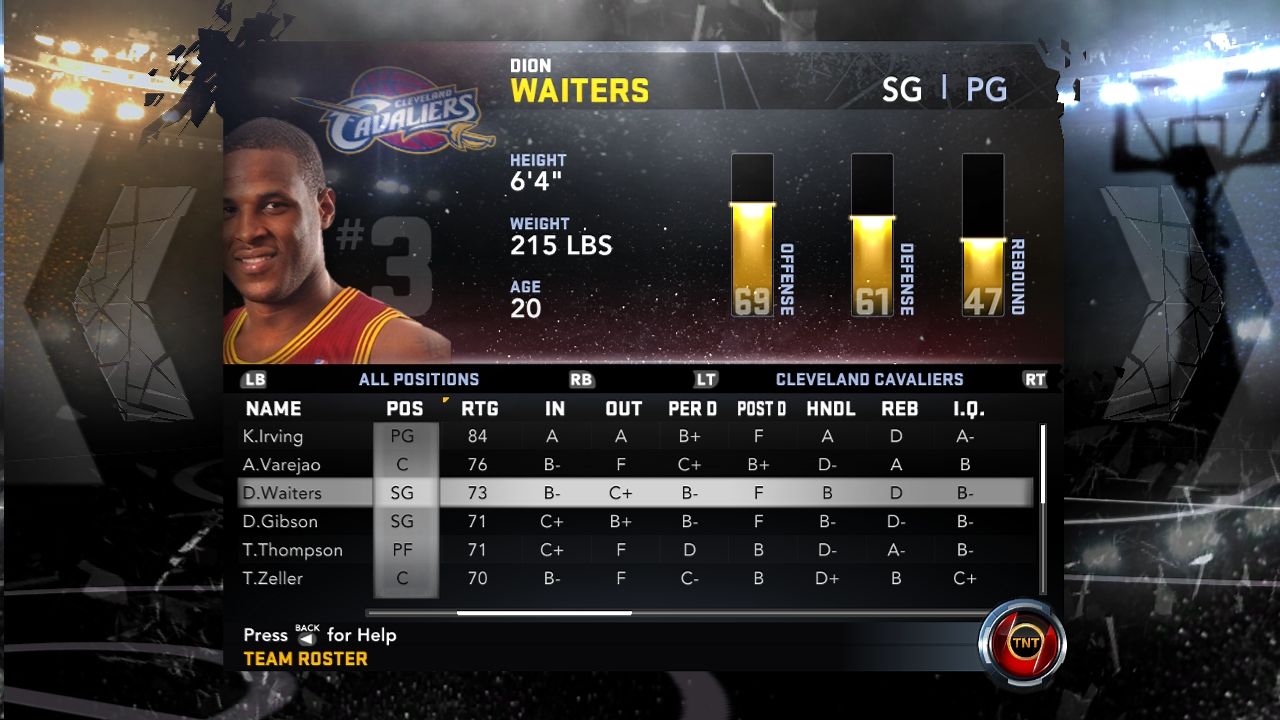The image size is (1280, 720).
Task: Click the POST D column header
Action: (x=761, y=408)
